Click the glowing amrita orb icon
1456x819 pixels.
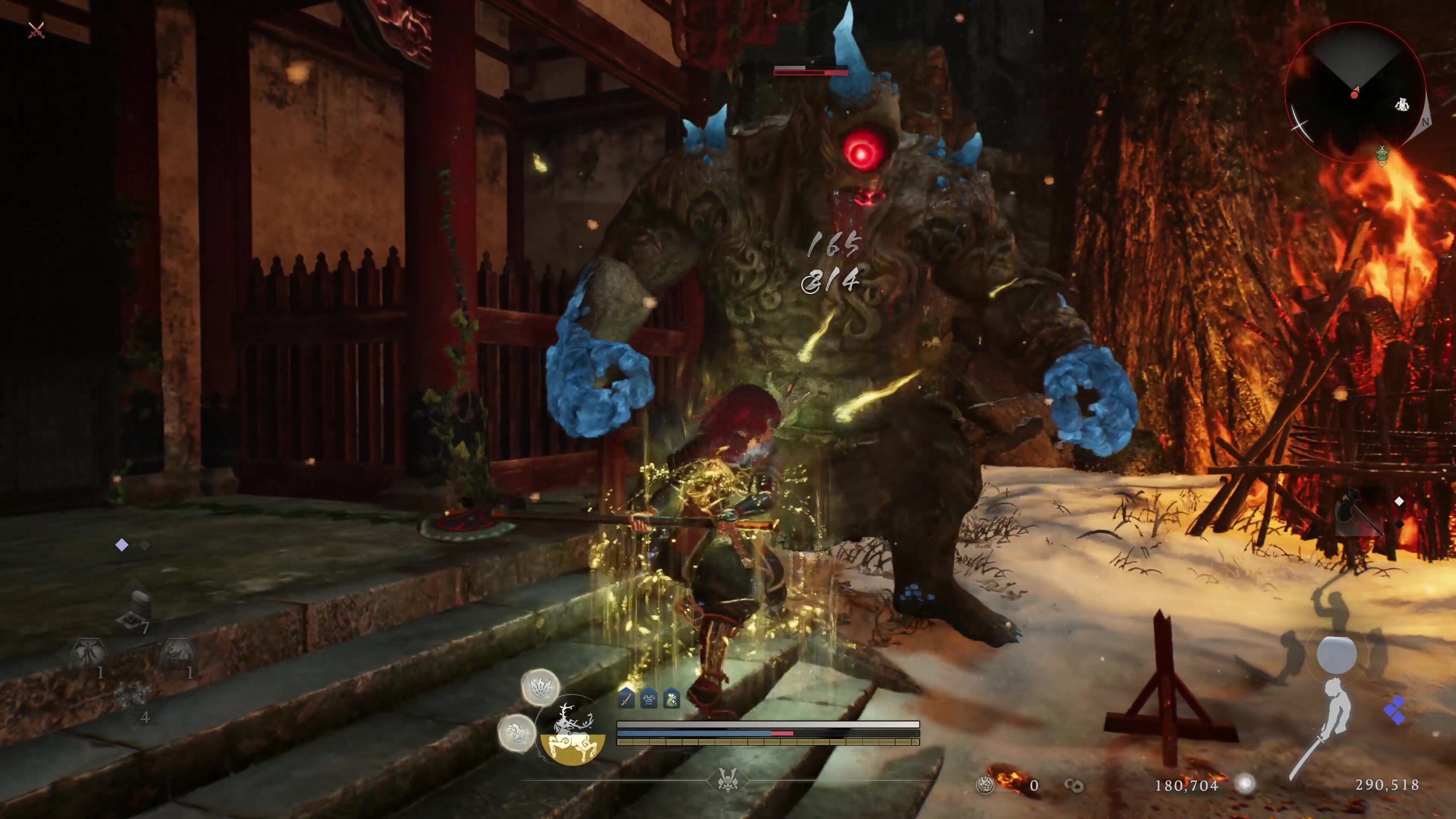[x=1244, y=784]
